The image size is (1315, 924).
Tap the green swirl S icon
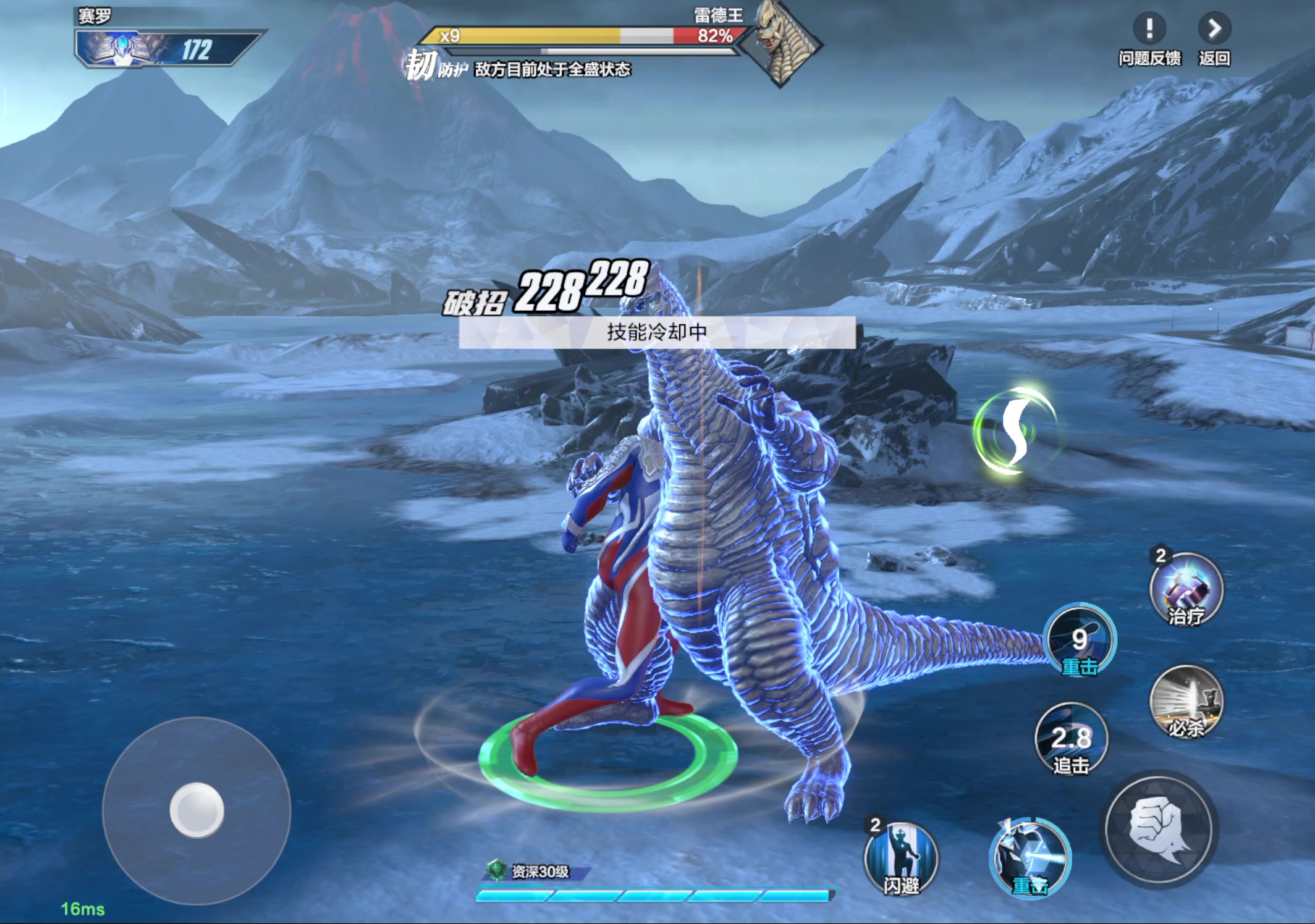1015,430
